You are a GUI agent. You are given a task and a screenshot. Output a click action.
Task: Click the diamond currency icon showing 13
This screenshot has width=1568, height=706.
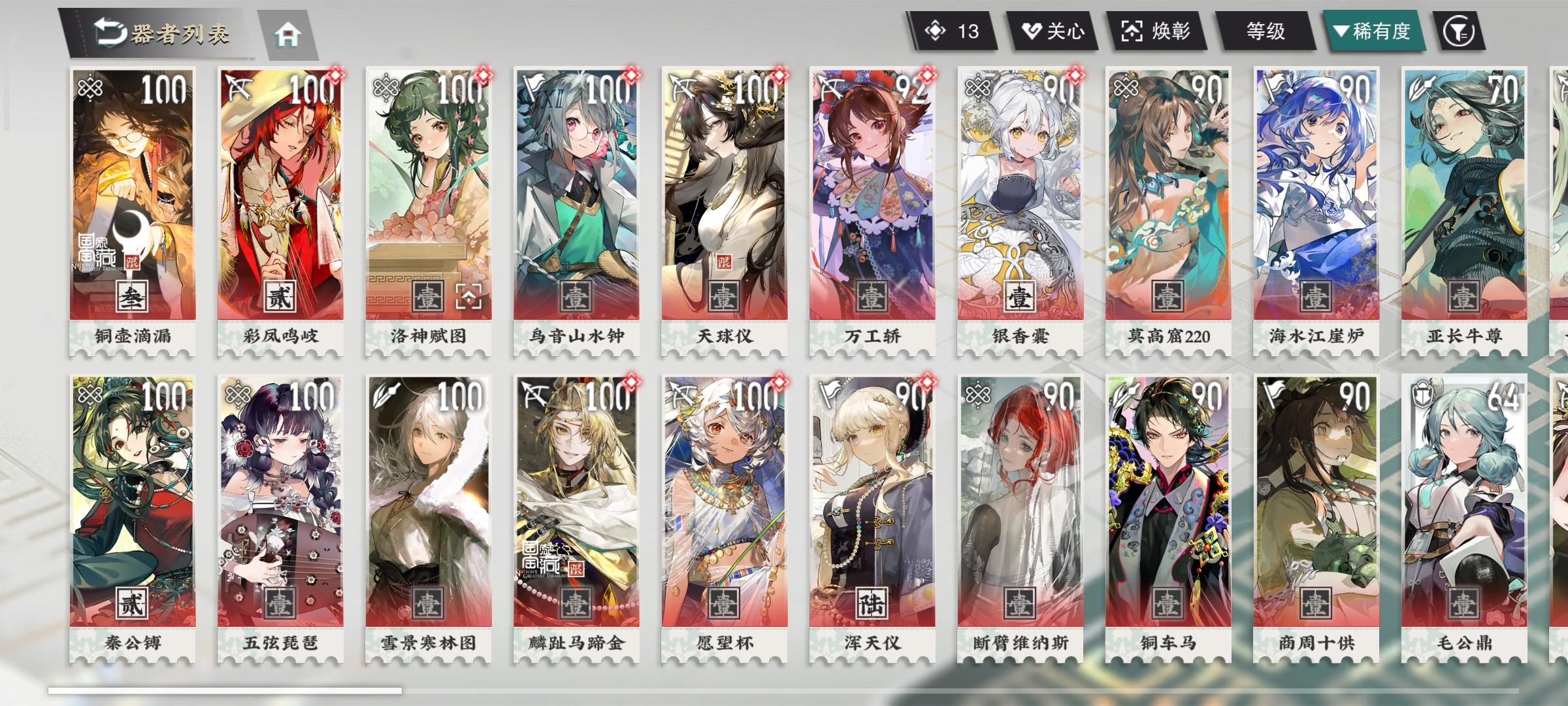(936, 29)
